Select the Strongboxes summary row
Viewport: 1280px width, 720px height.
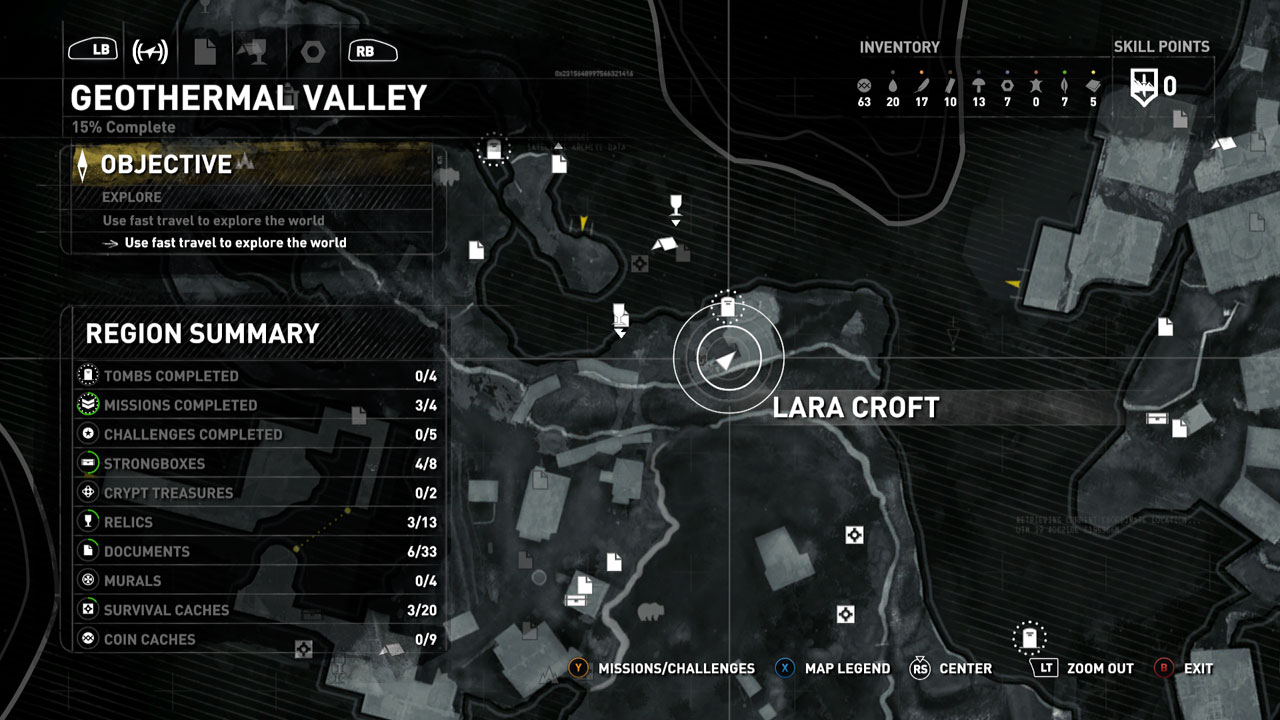click(x=258, y=464)
